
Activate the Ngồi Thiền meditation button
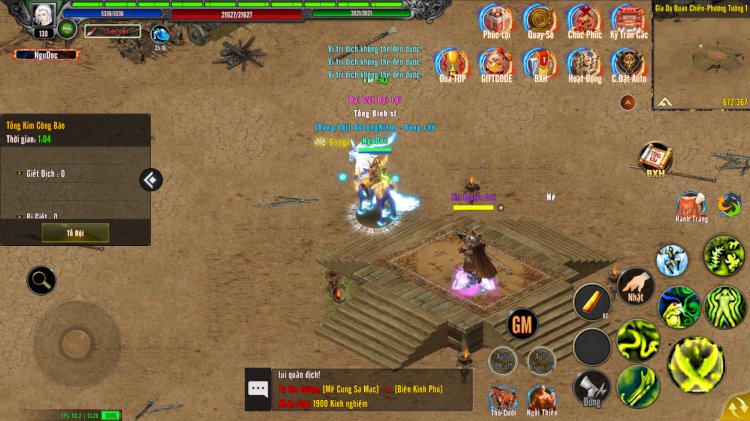[x=542, y=397]
